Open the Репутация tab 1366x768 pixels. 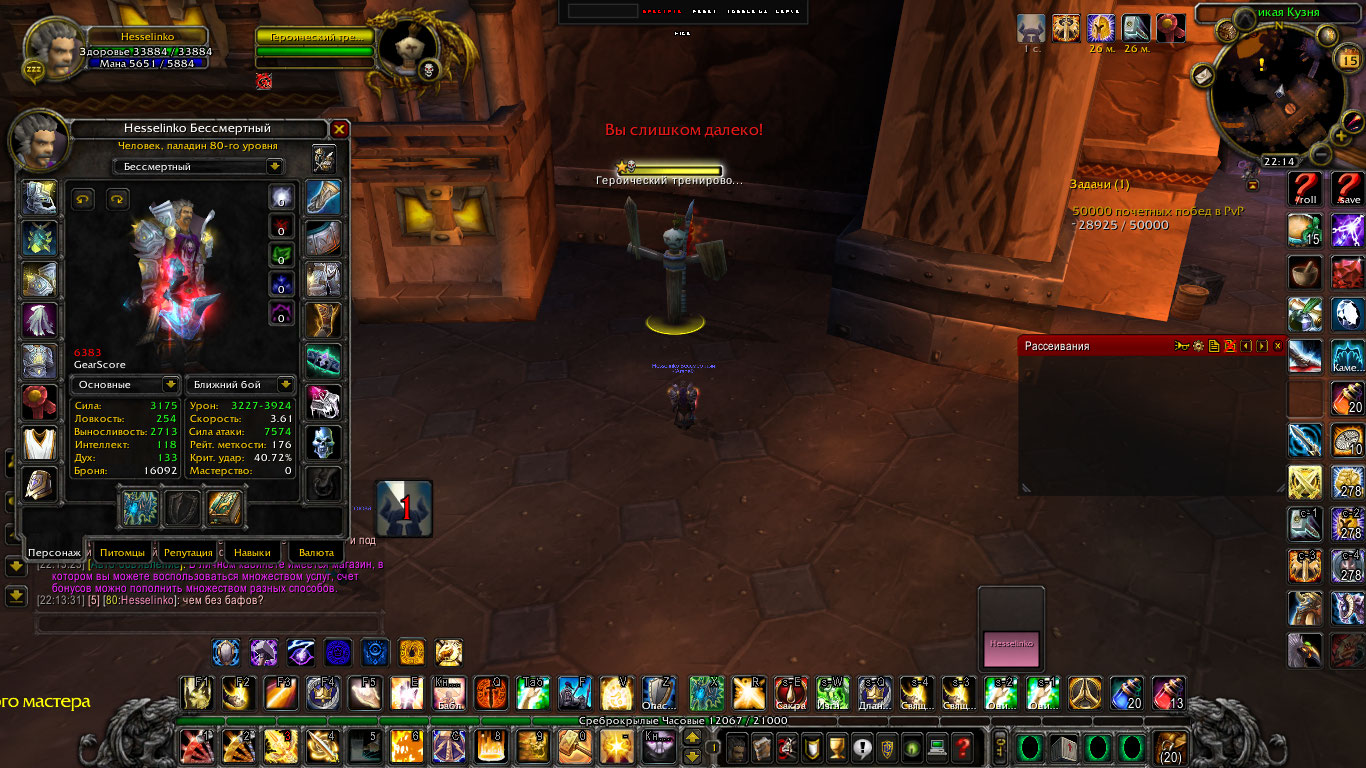click(188, 552)
